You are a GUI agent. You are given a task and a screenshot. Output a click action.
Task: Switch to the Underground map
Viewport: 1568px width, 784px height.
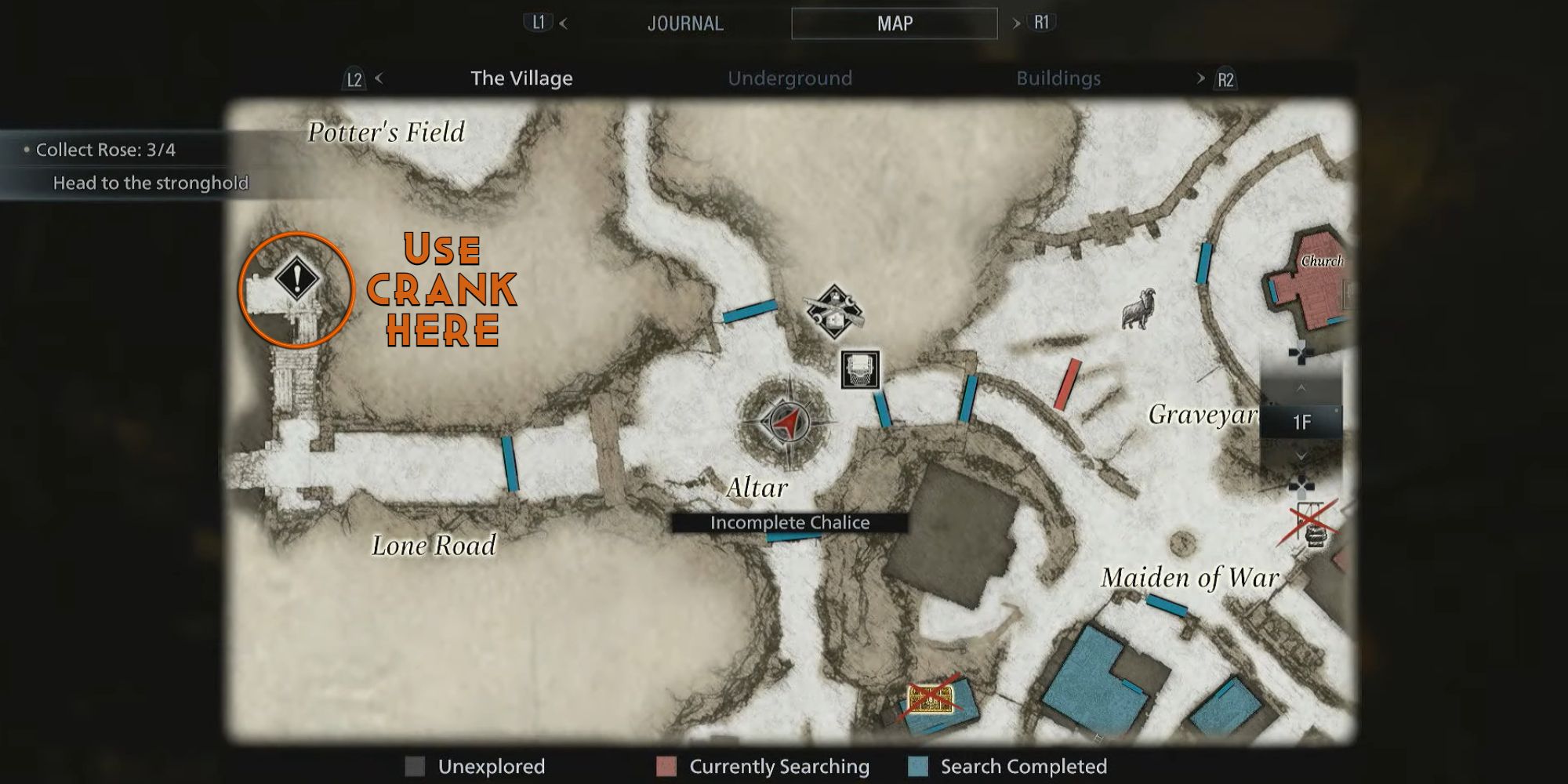click(789, 78)
